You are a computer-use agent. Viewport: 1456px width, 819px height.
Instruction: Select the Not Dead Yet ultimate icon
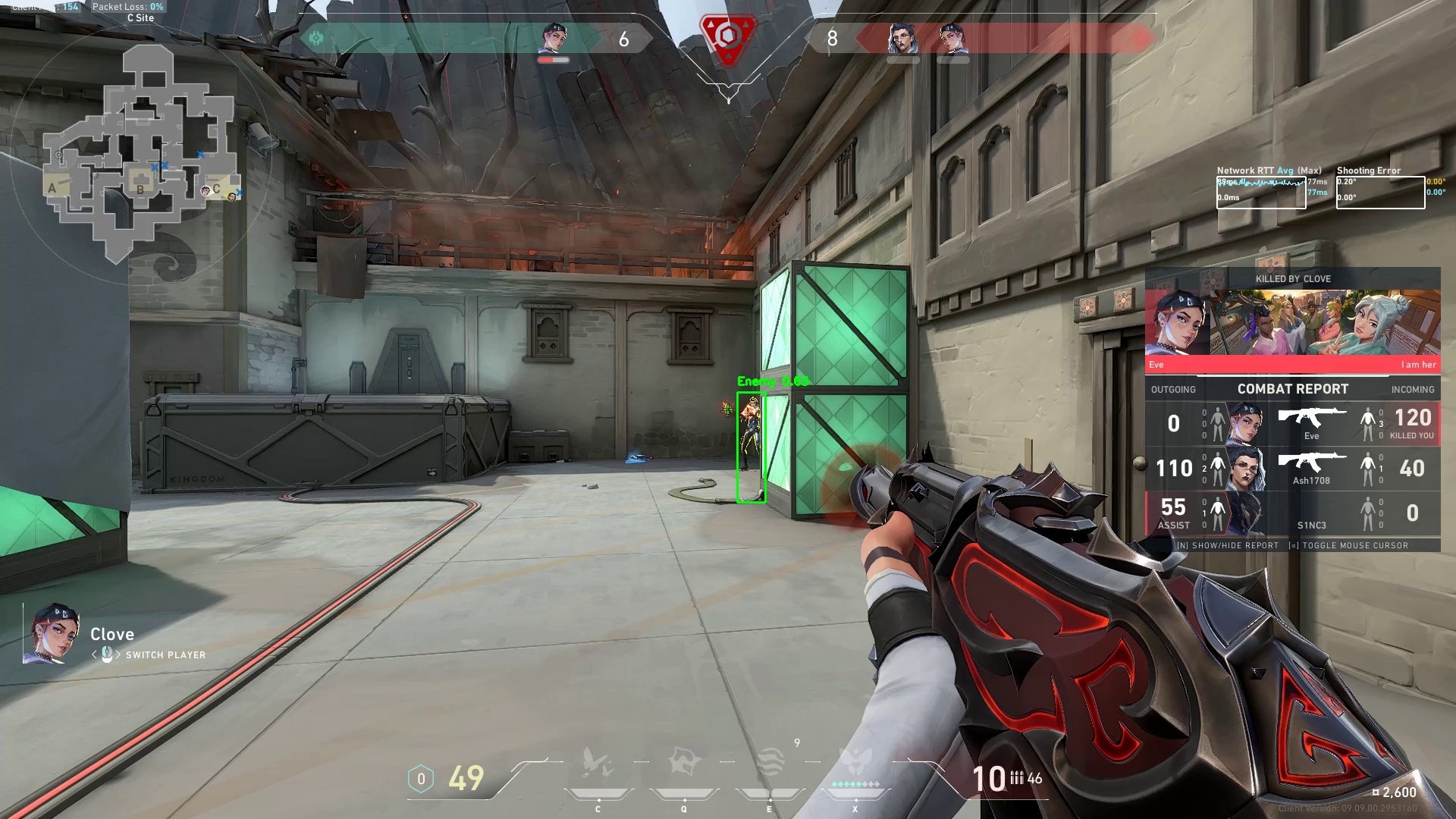click(x=856, y=763)
